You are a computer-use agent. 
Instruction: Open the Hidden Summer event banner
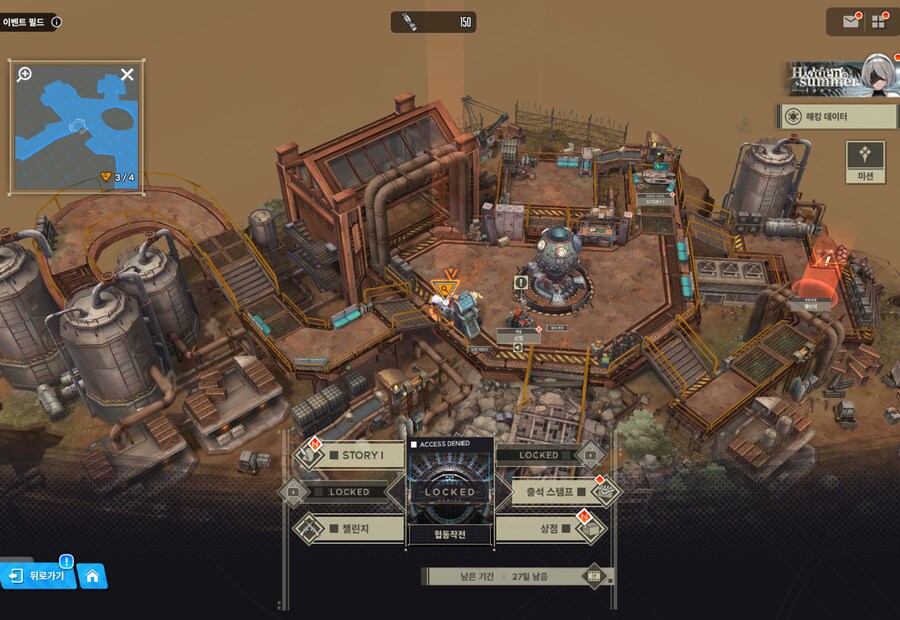click(x=838, y=77)
